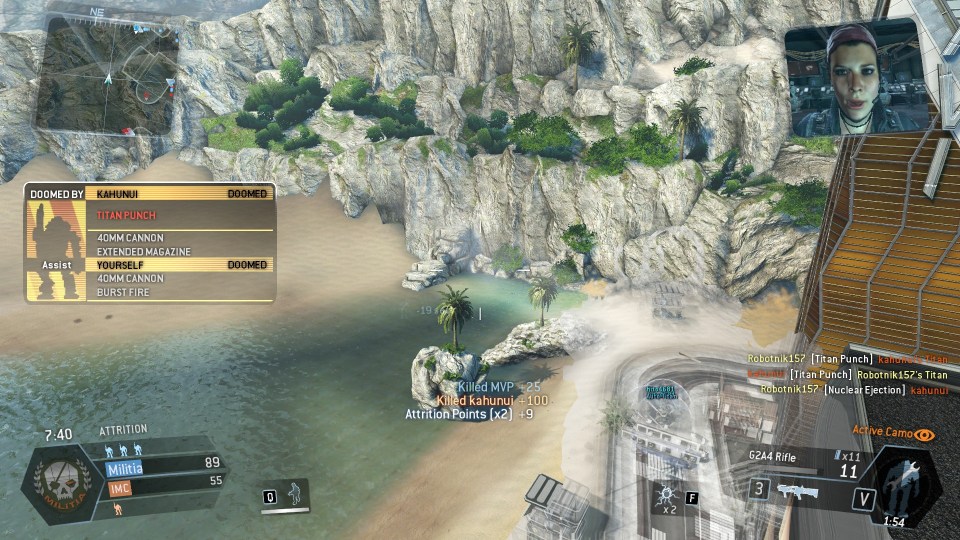Activate the Active Camo eye icon
The image size is (960, 540).
(x=925, y=435)
